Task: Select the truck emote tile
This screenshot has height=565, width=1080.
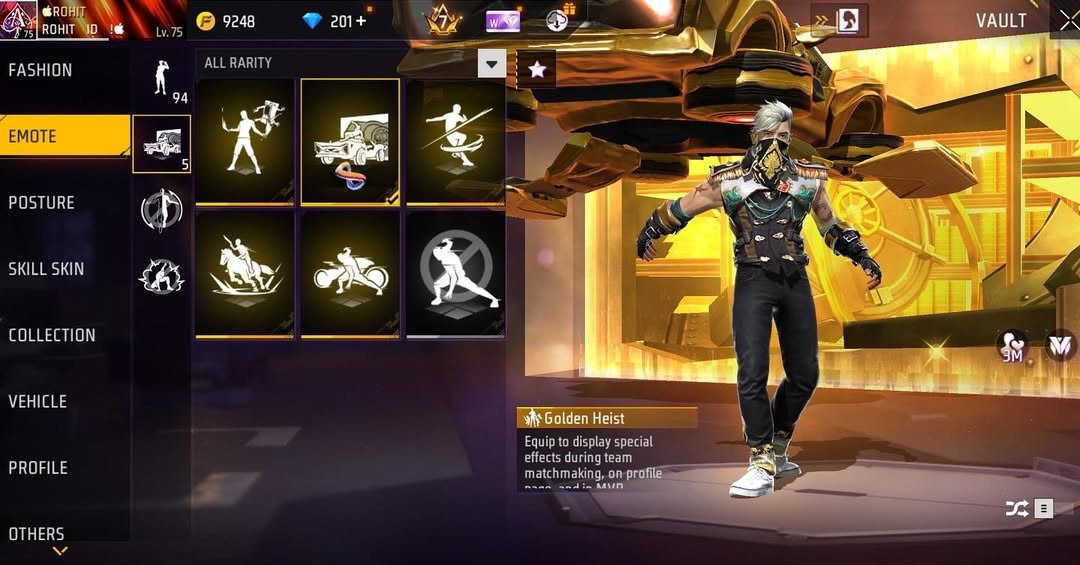Action: point(350,142)
